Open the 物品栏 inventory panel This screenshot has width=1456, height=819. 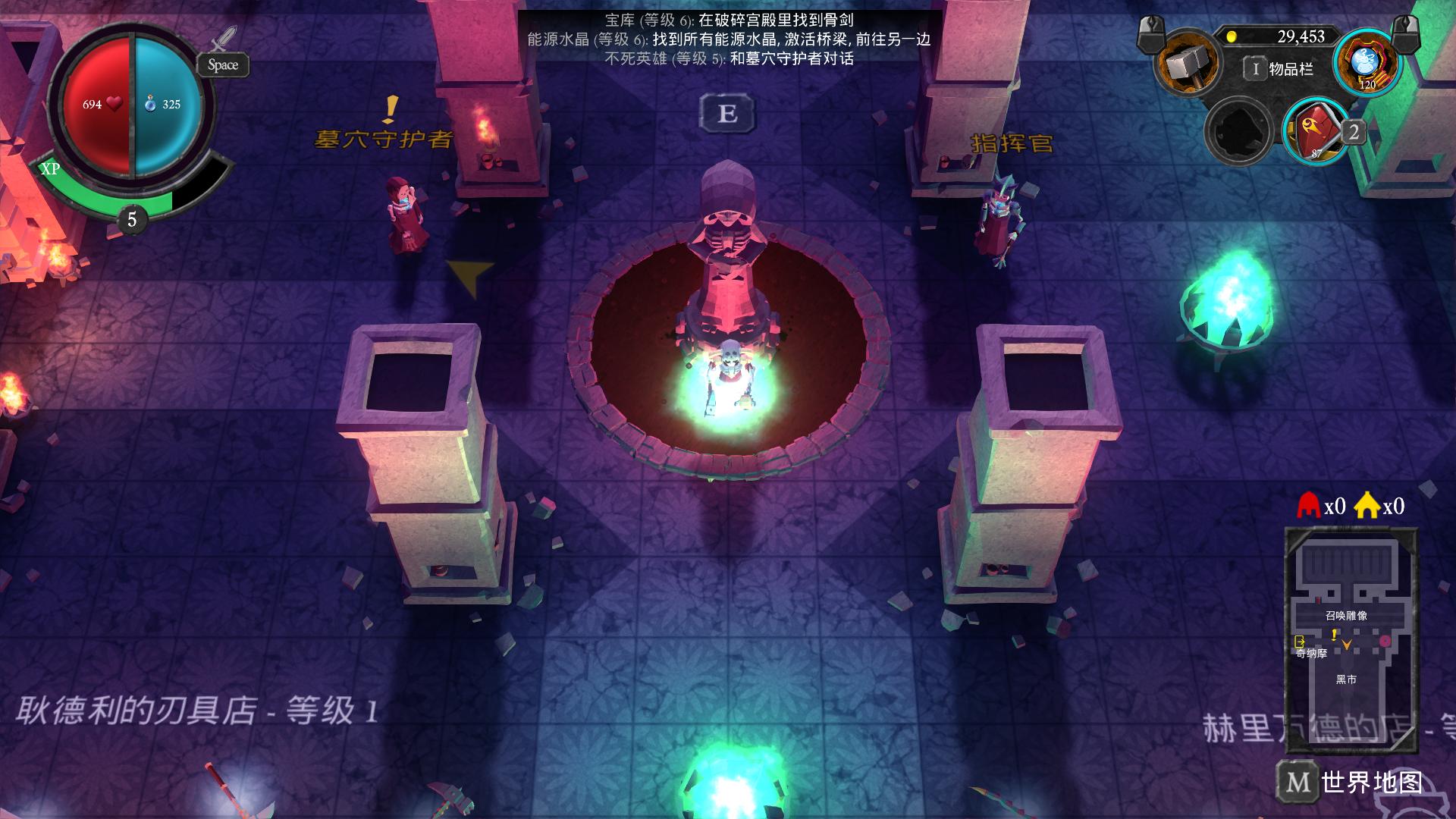tap(1281, 70)
